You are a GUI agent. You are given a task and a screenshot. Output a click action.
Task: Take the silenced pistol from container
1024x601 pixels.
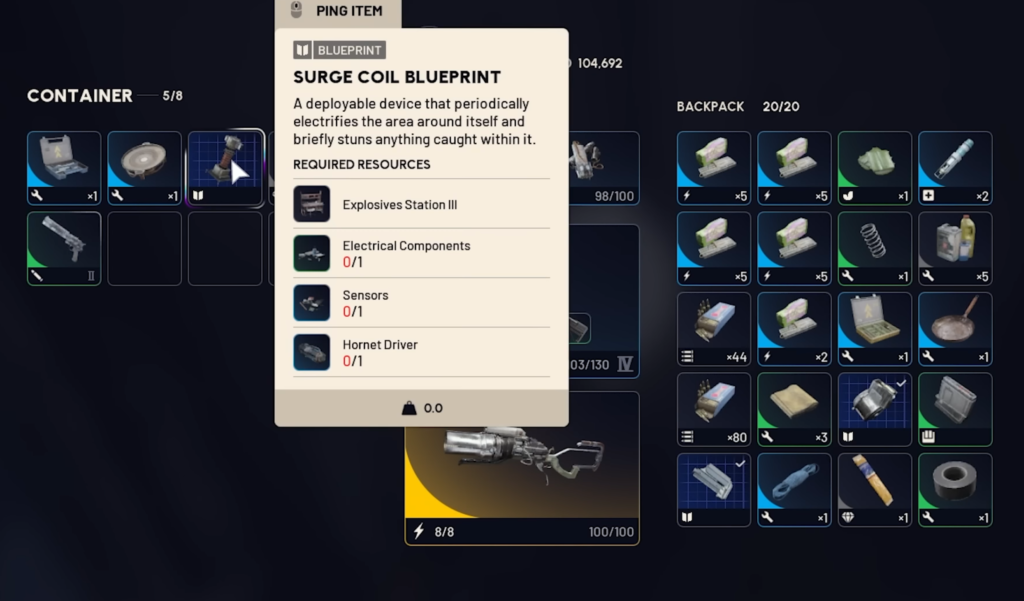click(64, 248)
